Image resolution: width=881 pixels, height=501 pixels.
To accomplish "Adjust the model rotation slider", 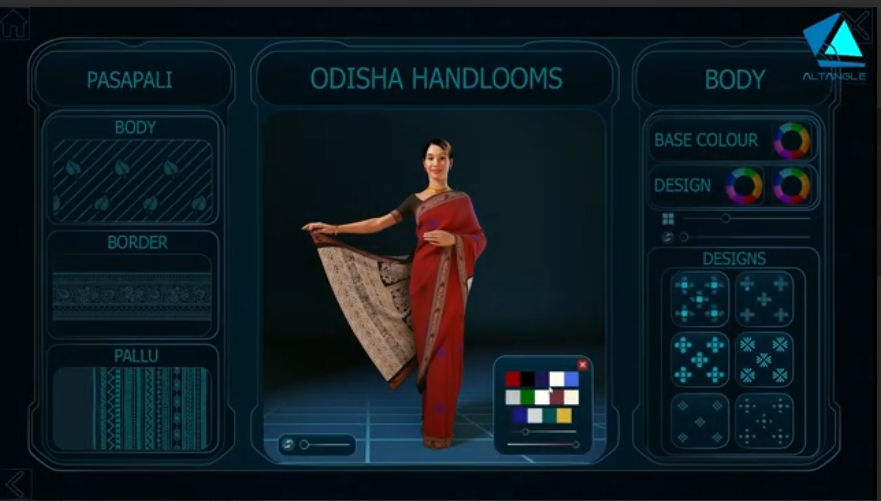I will click(304, 444).
